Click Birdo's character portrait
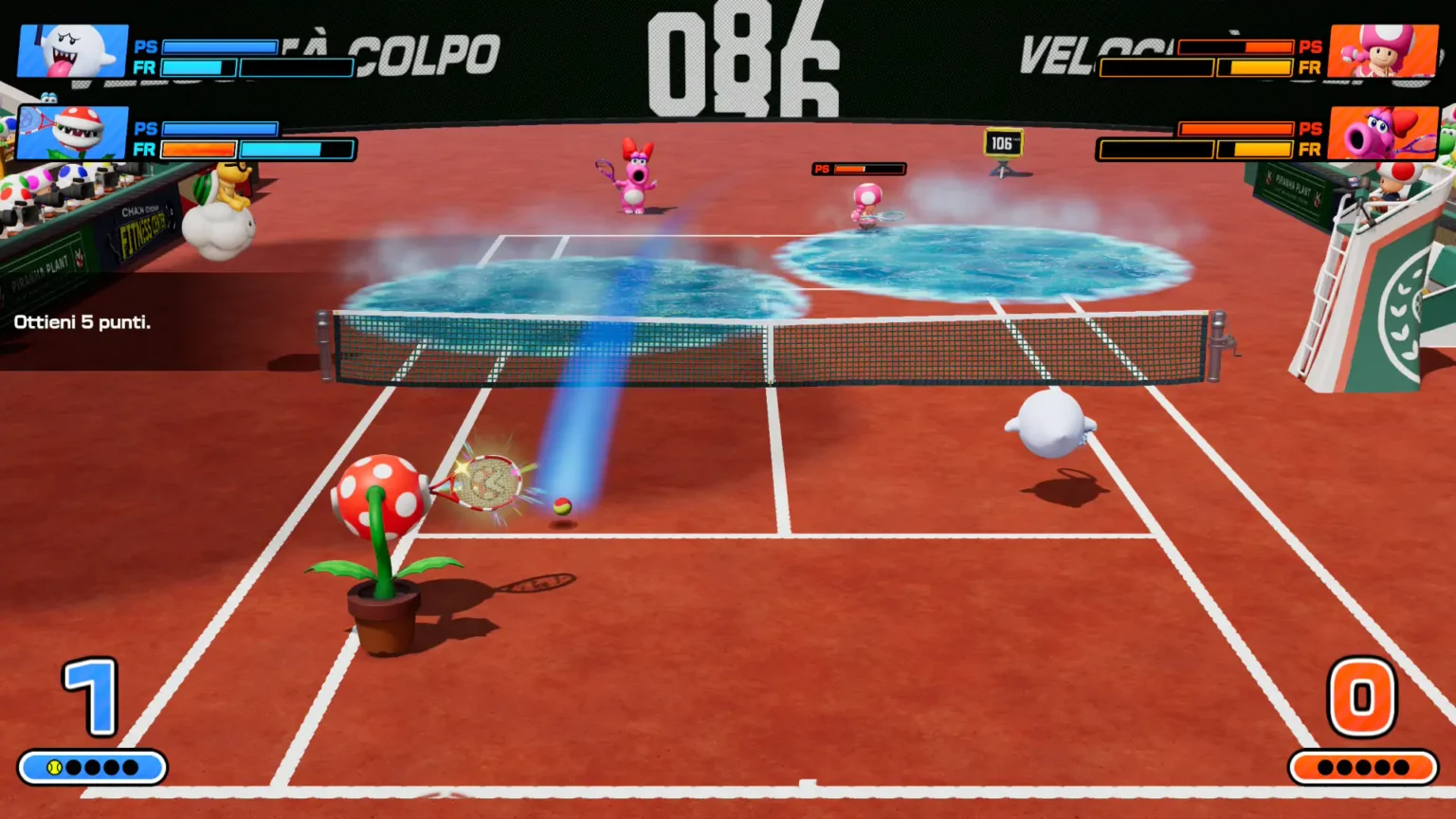Screen dimensions: 1456x819 [x=1382, y=133]
